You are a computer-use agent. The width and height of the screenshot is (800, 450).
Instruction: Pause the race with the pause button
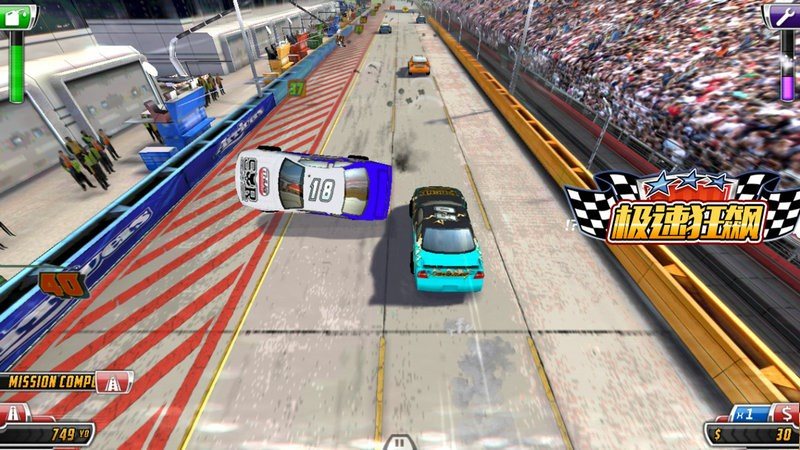point(399,441)
